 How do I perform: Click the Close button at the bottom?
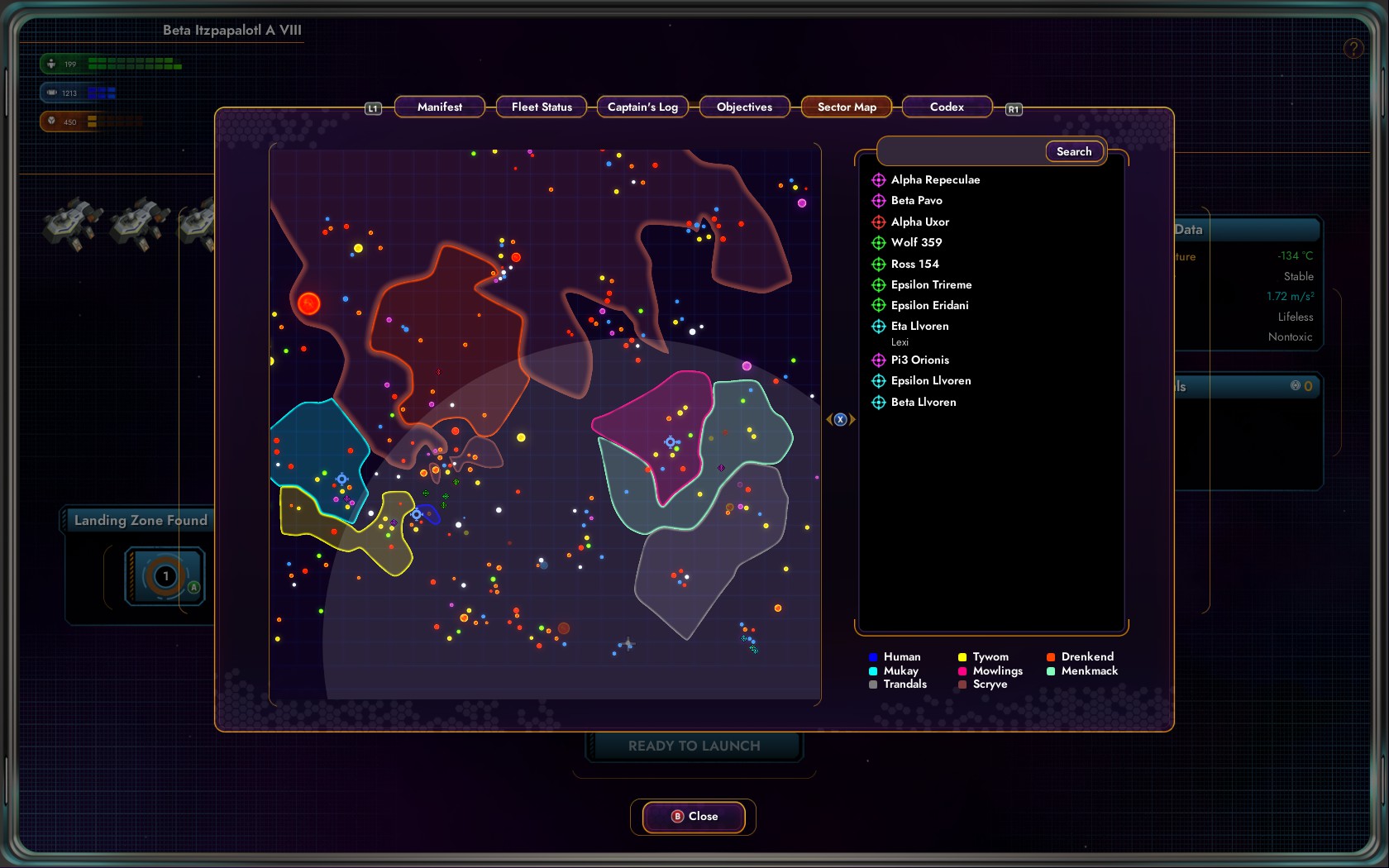coord(694,817)
